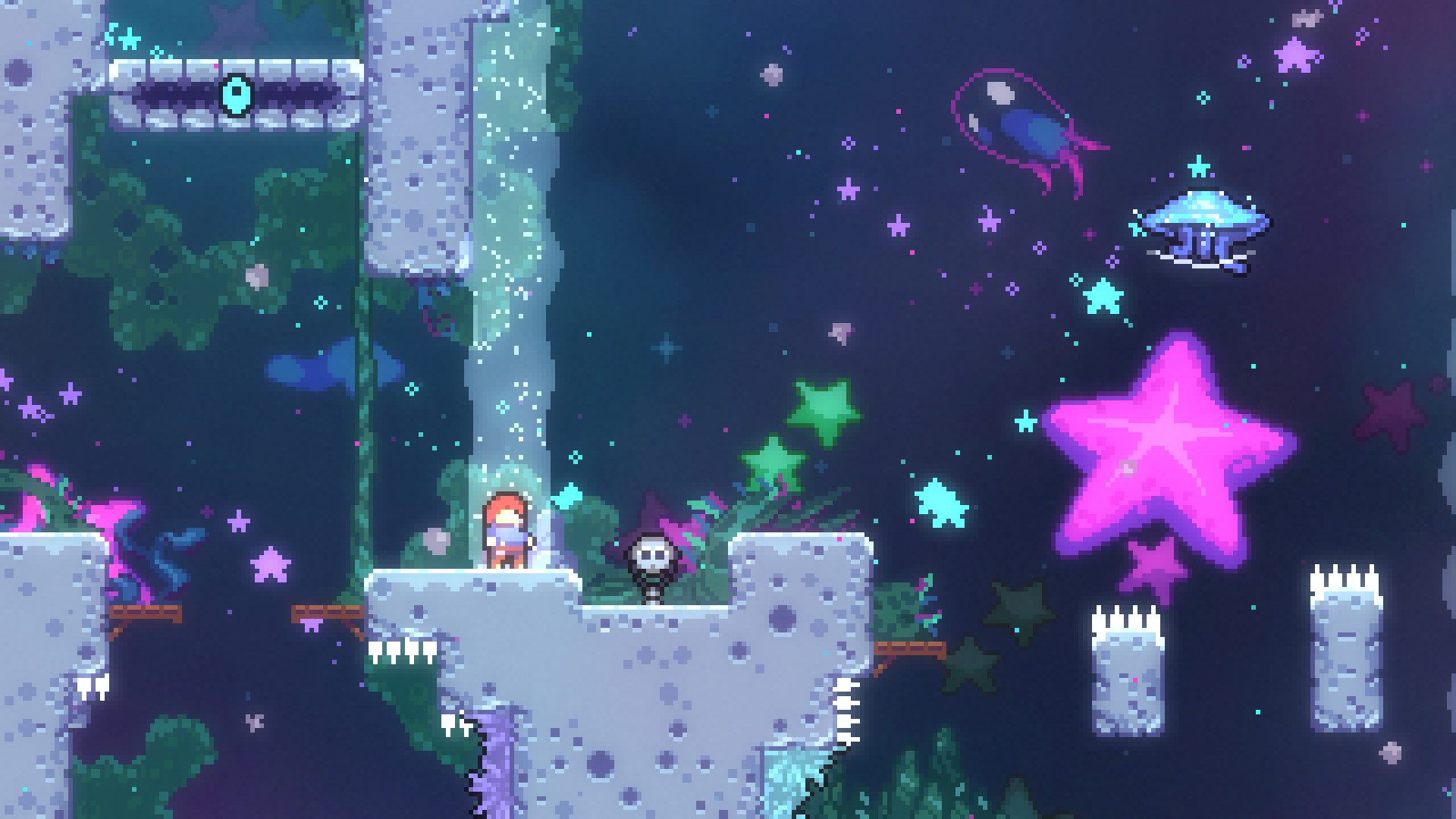Image resolution: width=1456 pixels, height=819 pixels.
Task: Click the cyan diamond sparkle near Madeline
Action: [565, 498]
